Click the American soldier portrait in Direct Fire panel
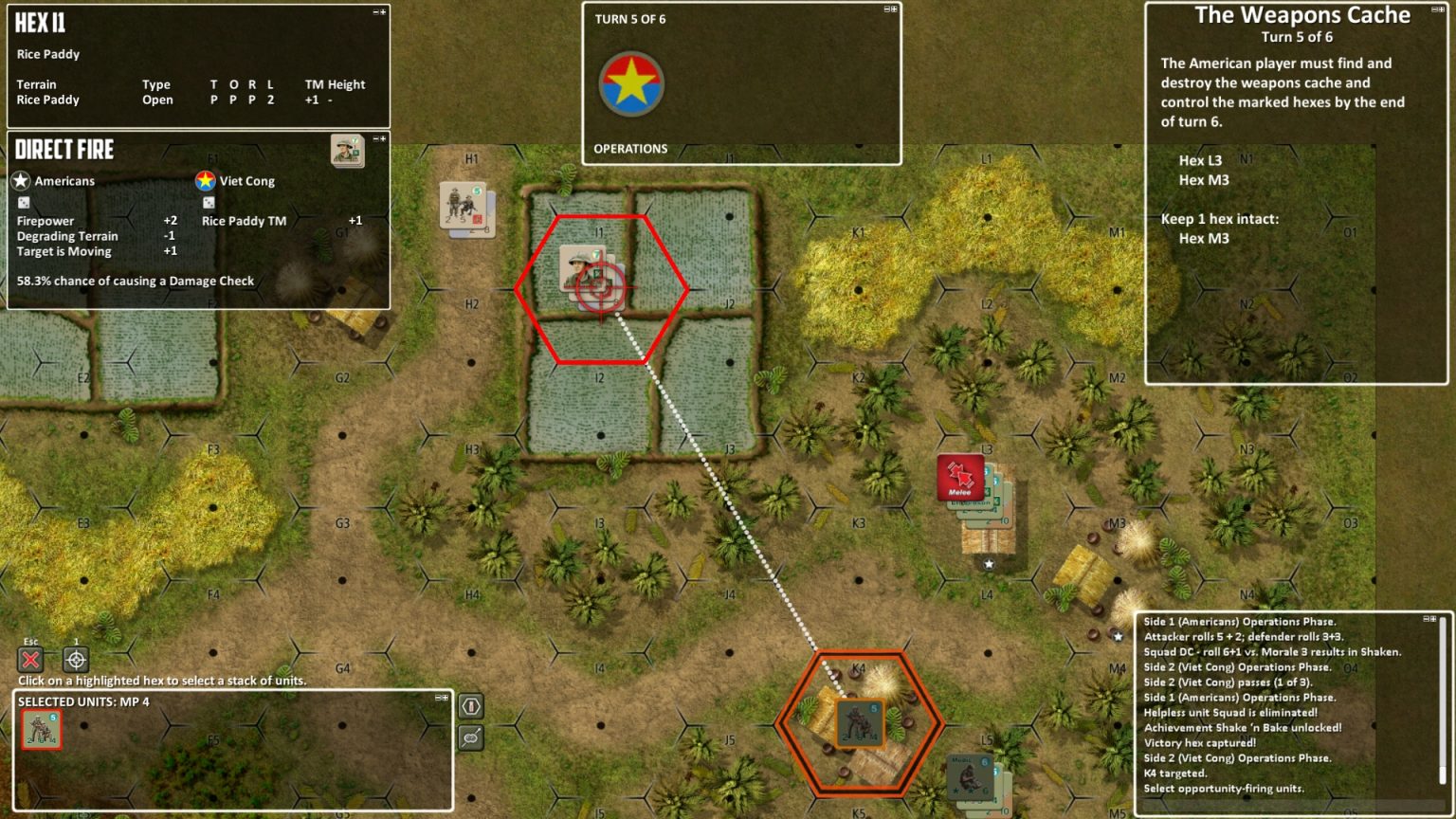Image resolution: width=1456 pixels, height=819 pixels. pyautogui.click(x=347, y=152)
